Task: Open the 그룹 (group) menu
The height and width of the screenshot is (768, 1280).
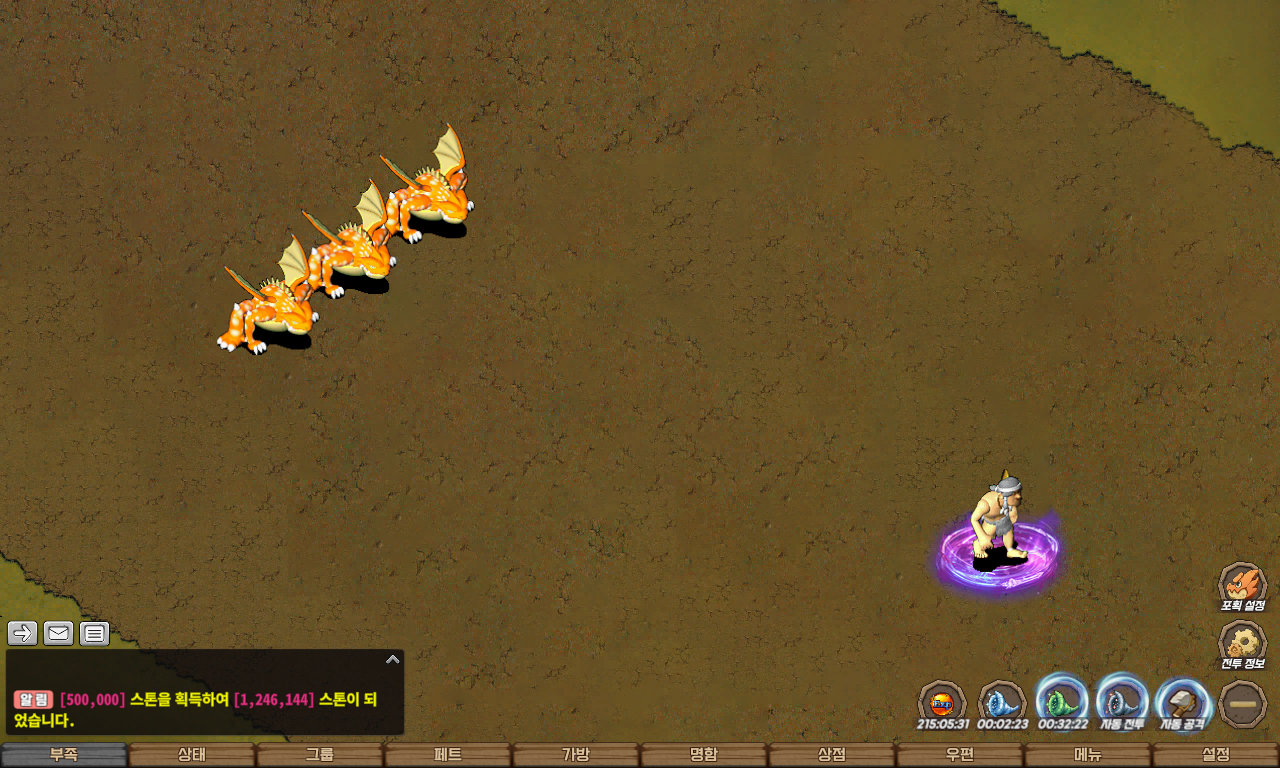Action: click(x=320, y=755)
